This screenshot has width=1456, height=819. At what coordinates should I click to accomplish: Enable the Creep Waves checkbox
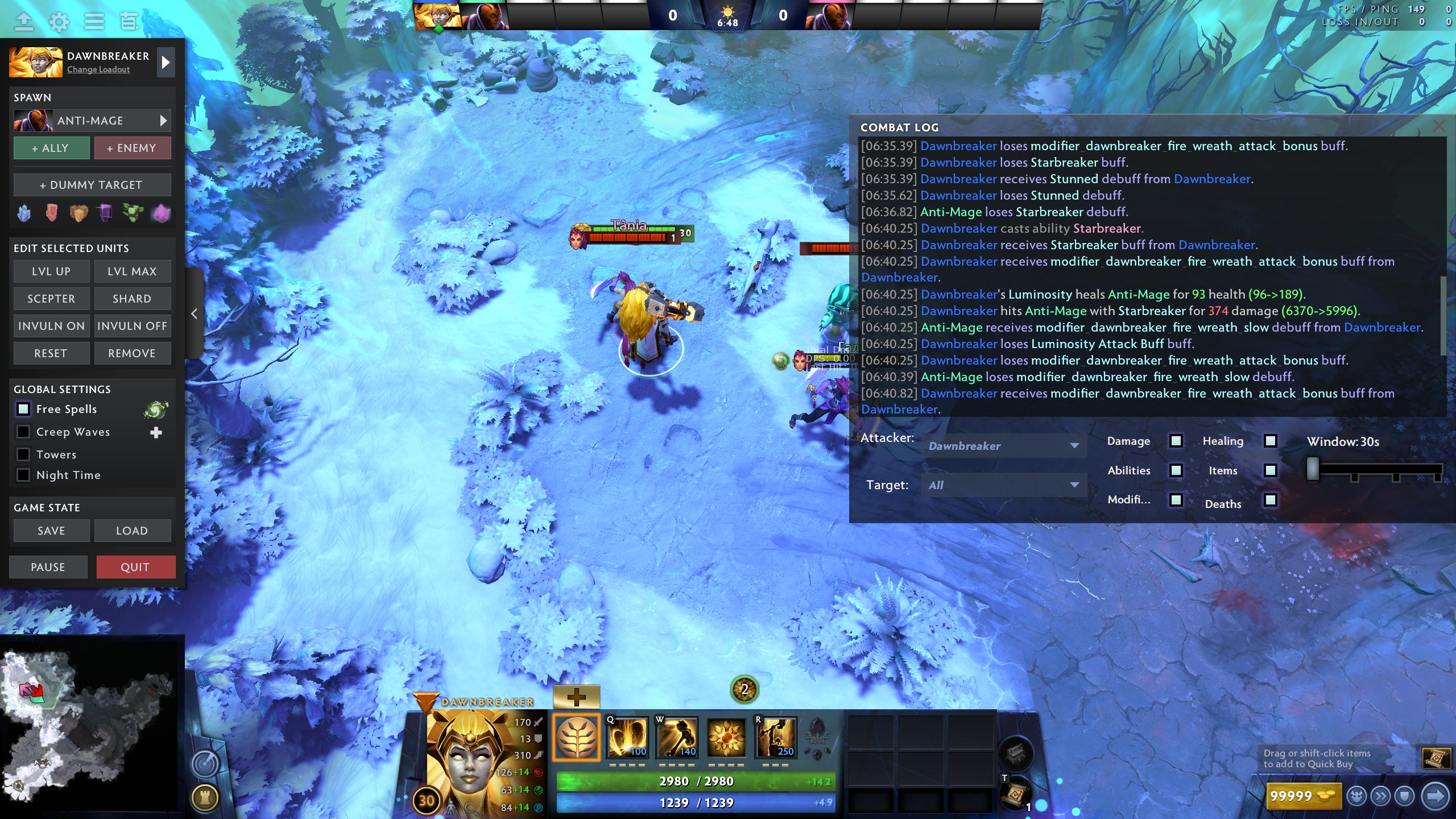23,431
